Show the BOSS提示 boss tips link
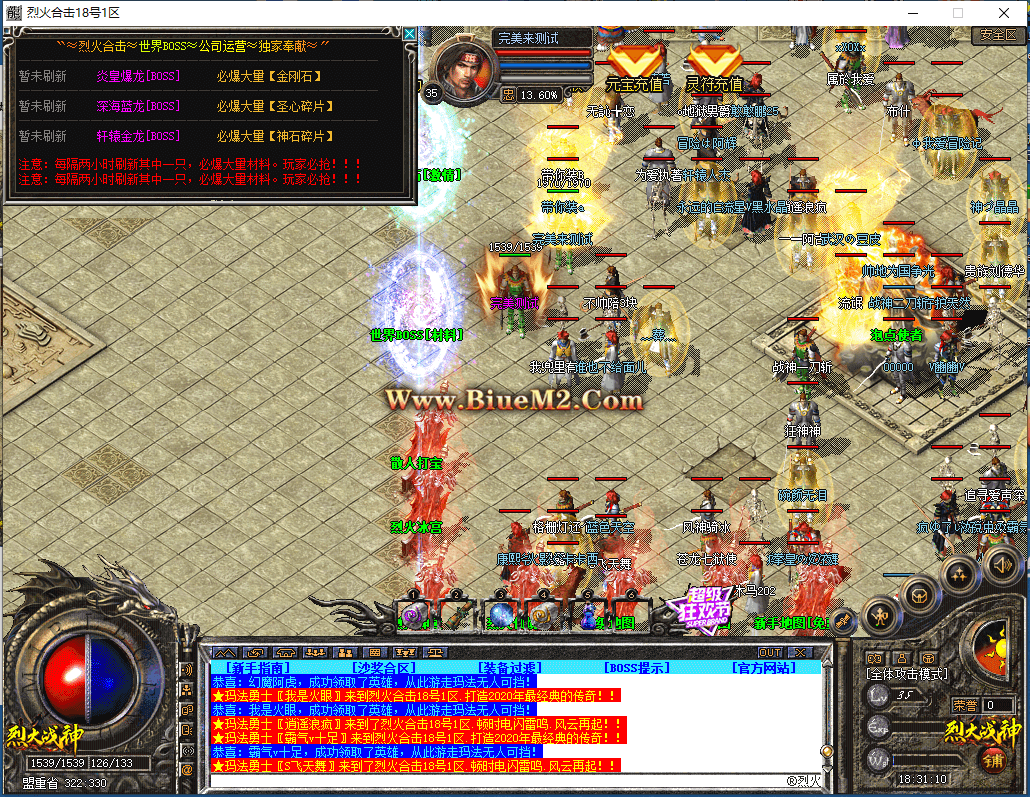The image size is (1030, 797). (637, 667)
